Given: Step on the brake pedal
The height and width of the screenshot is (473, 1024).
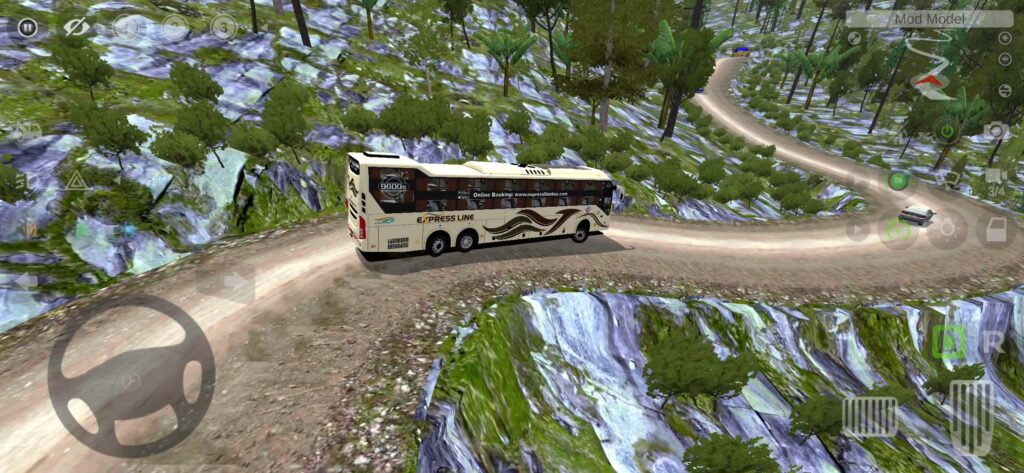Looking at the screenshot, I should (x=869, y=416).
